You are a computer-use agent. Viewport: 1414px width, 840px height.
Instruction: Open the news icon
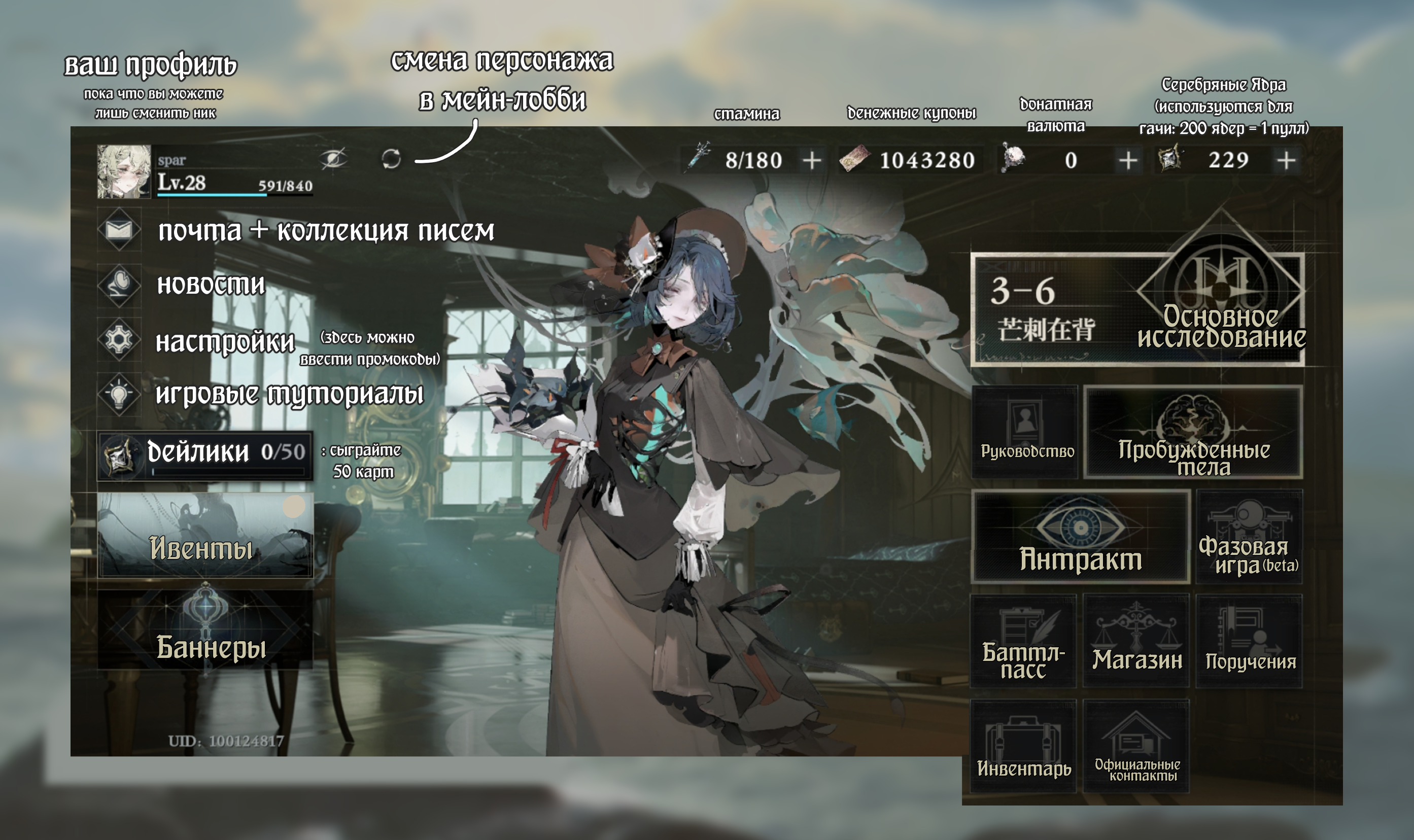[119, 284]
